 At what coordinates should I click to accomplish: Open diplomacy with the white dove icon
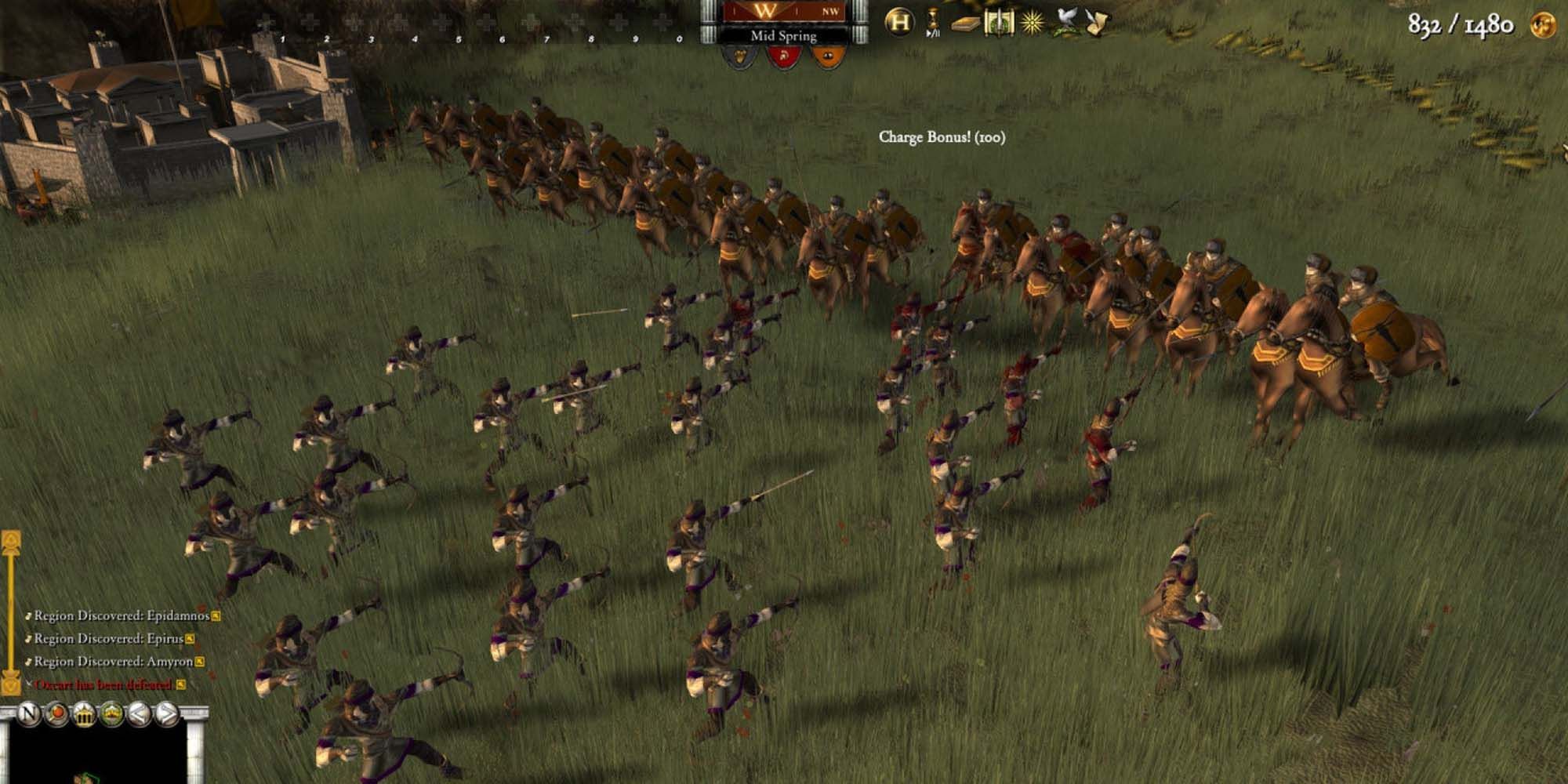pos(1065,21)
